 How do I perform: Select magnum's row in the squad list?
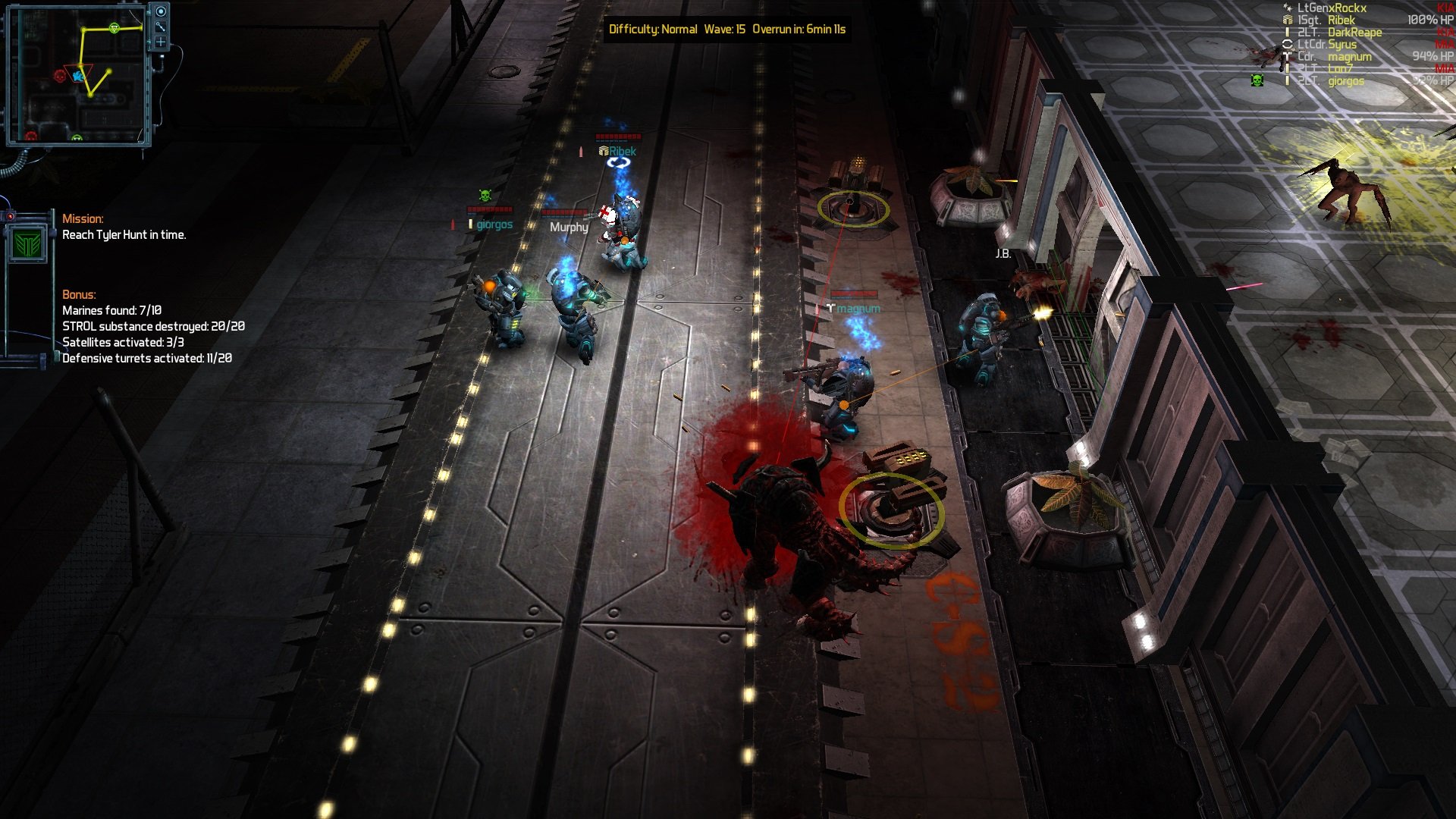tap(1349, 57)
